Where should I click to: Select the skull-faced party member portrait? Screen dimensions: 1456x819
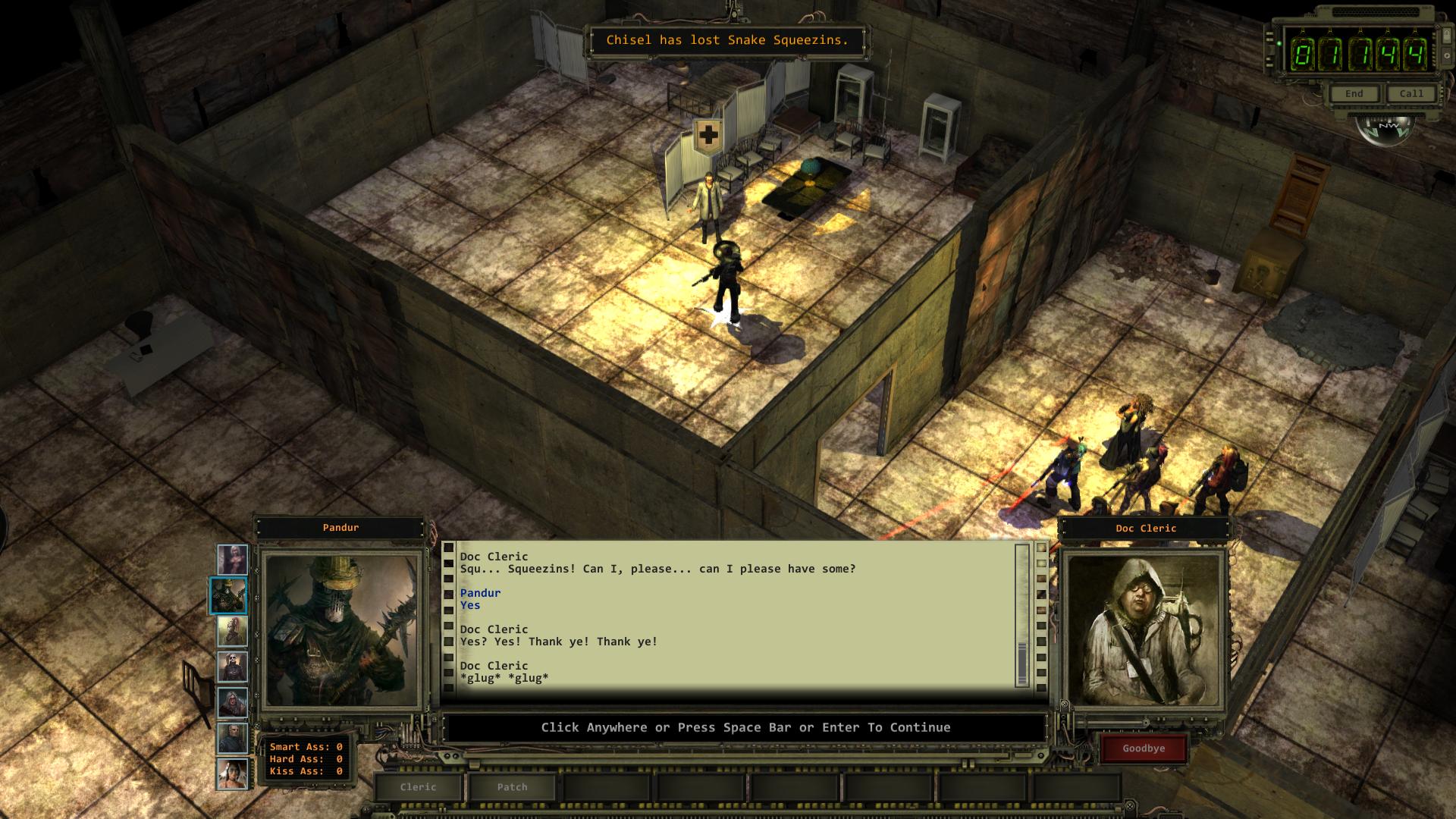[x=232, y=667]
